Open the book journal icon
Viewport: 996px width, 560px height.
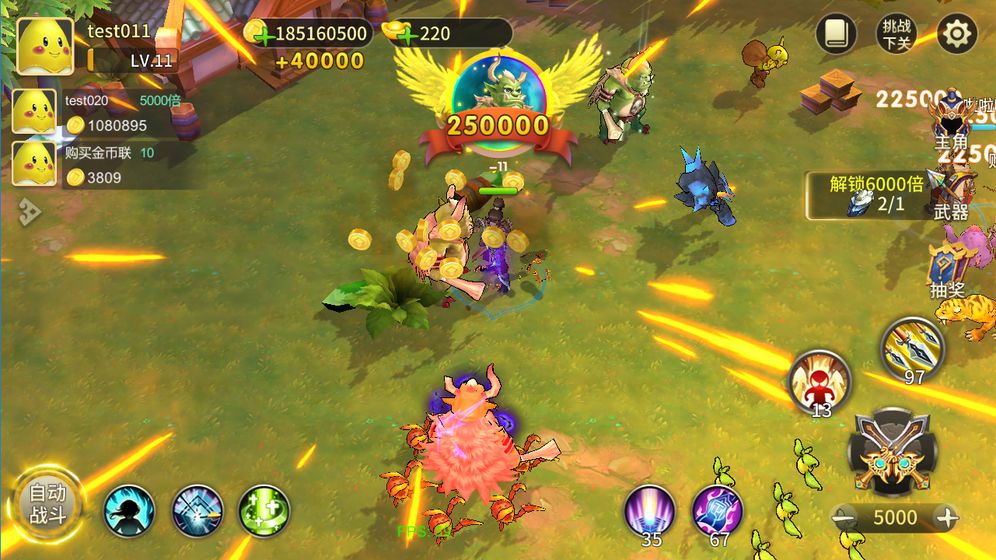tap(836, 34)
